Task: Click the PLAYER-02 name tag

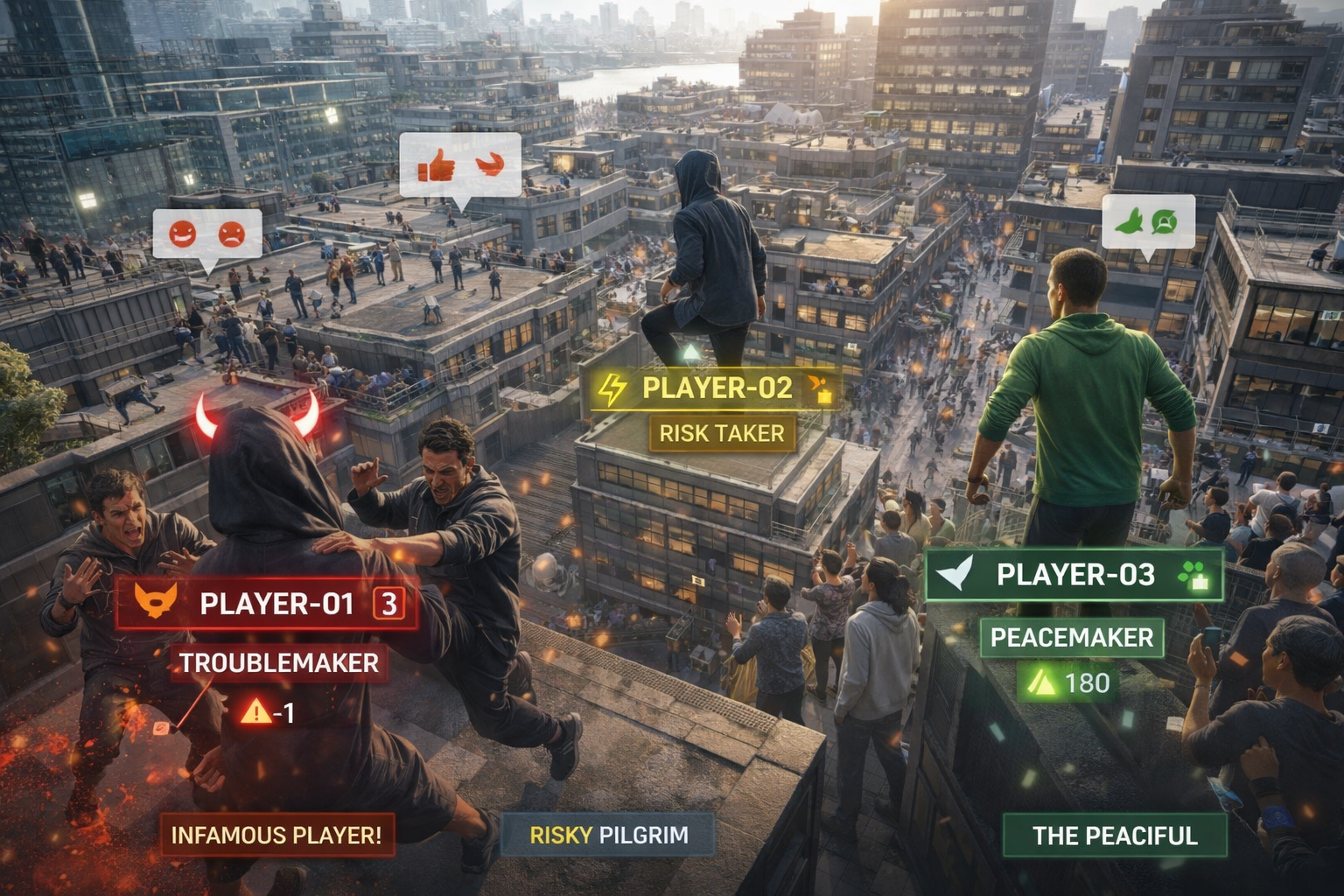Action: [717, 388]
